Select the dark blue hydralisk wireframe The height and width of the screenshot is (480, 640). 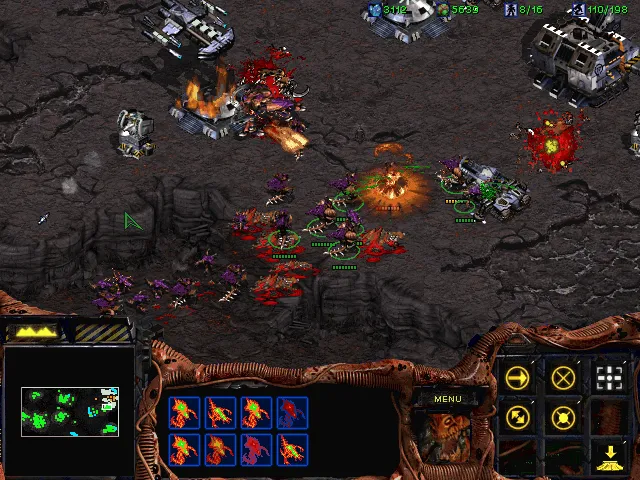coord(292,413)
